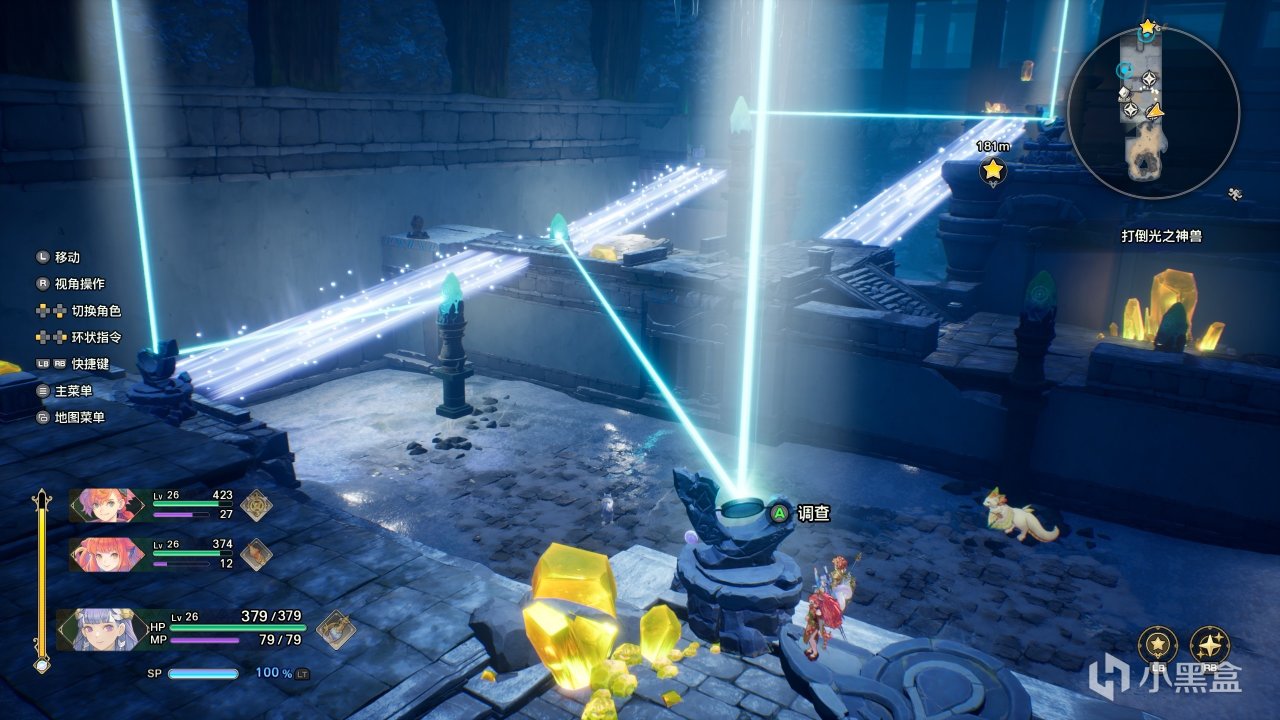1280x720 pixels.
Task: Select the yellow star marker on minimap
Action: tap(1147, 26)
